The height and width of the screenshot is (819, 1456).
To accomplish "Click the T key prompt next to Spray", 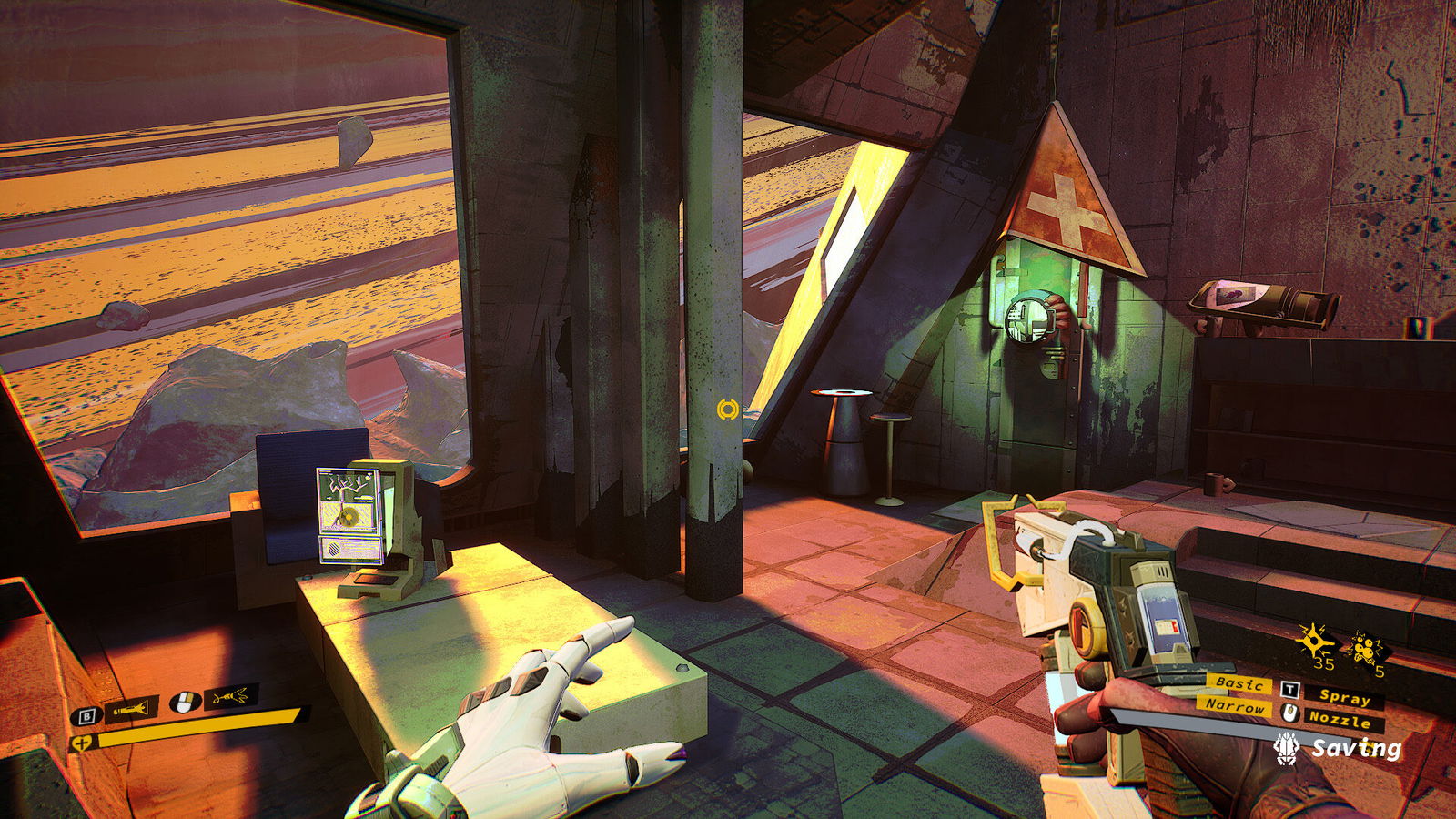I will tap(1289, 691).
